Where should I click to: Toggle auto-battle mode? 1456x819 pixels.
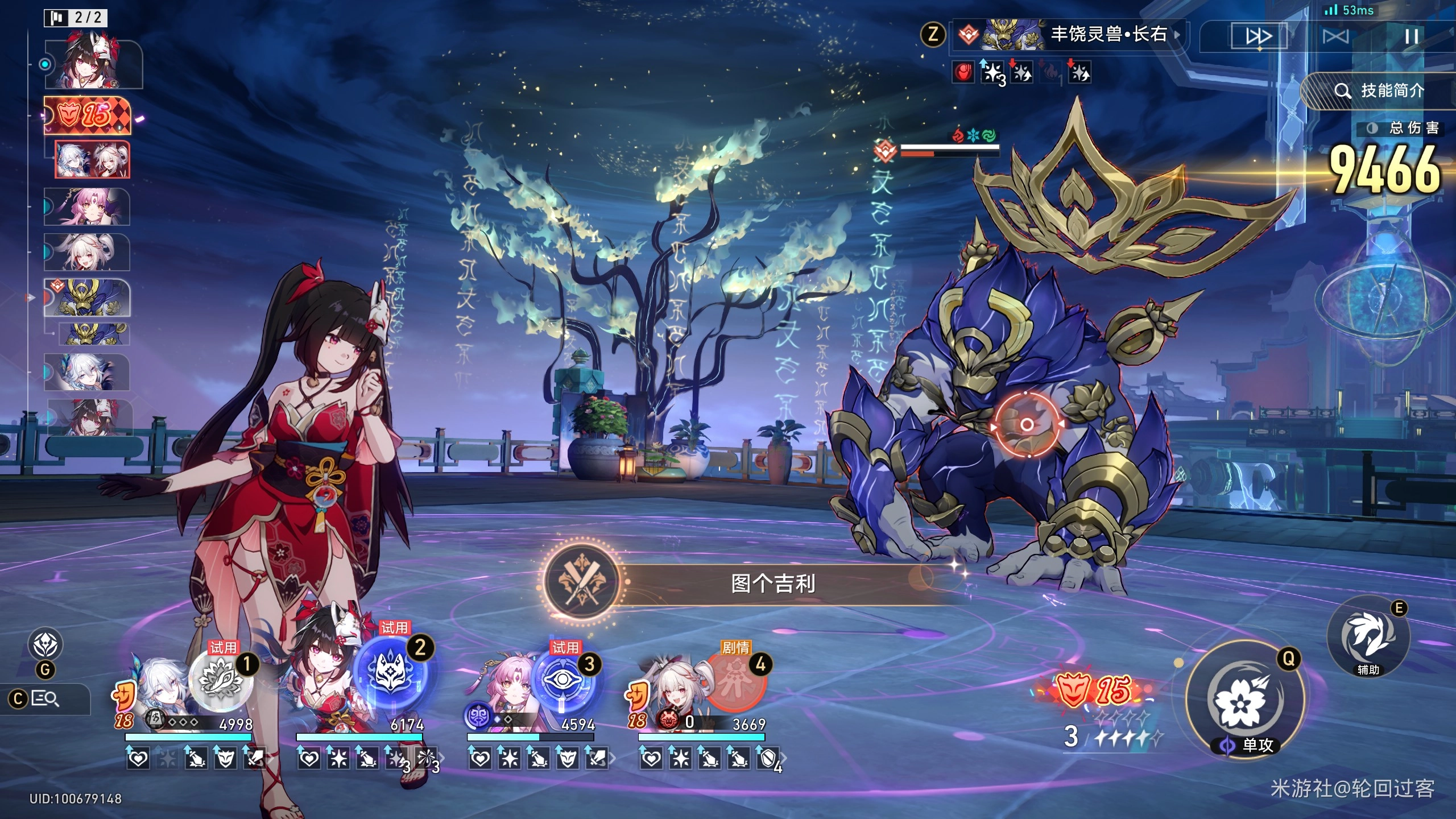point(1335,37)
